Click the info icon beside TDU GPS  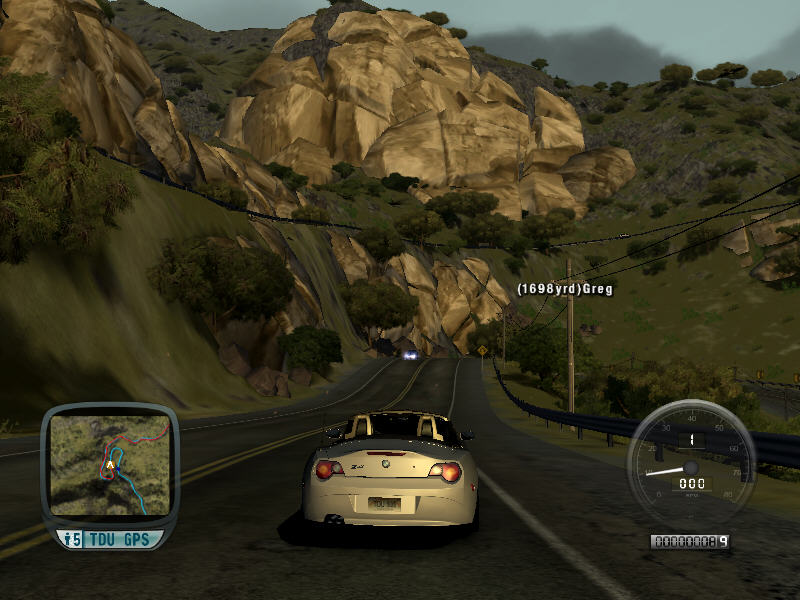71,540
